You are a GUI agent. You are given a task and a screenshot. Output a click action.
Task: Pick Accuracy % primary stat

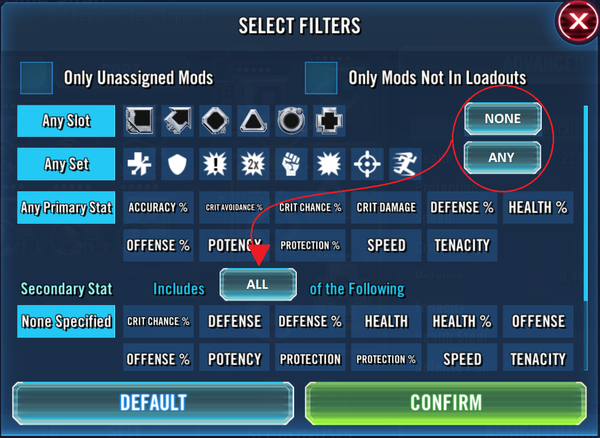159,208
